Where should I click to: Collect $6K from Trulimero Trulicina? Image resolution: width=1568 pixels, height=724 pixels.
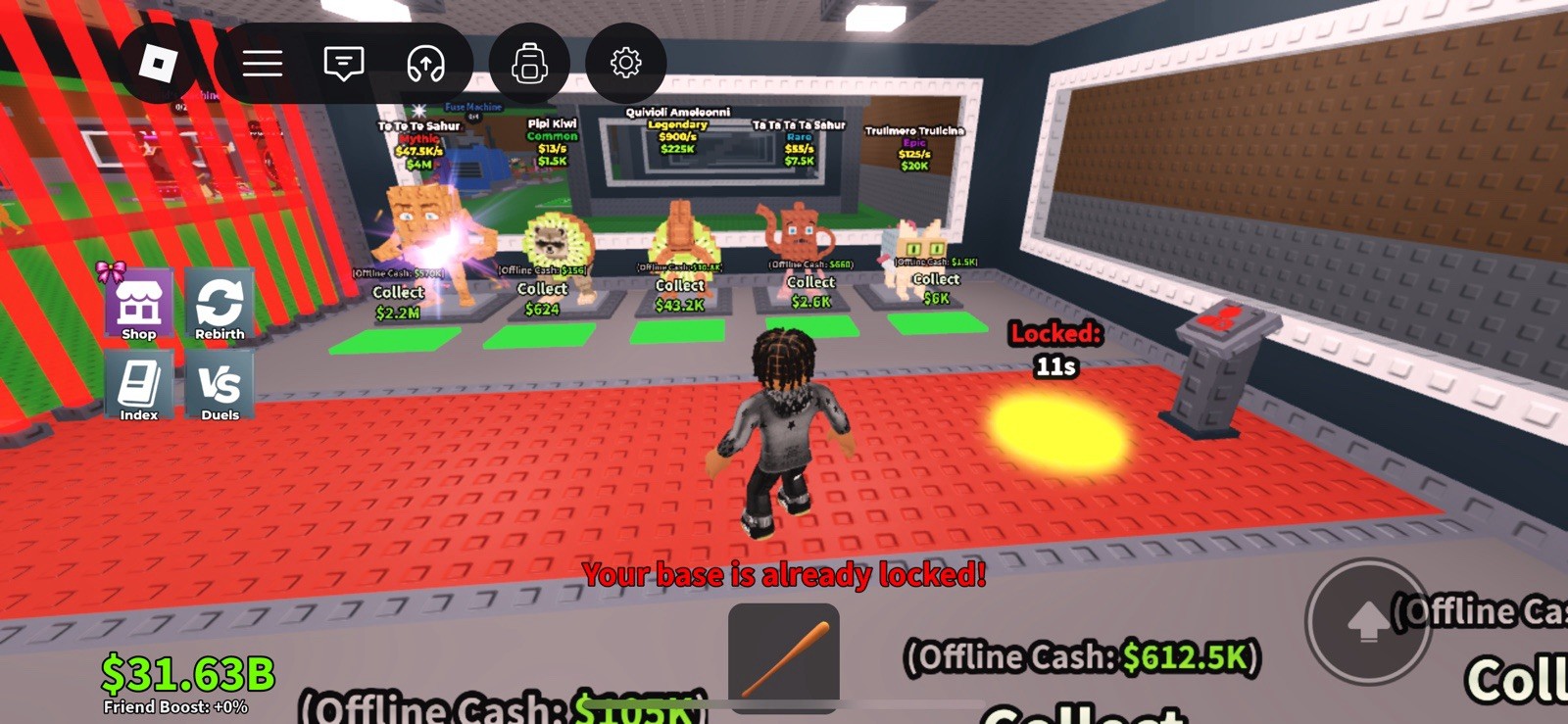point(936,290)
